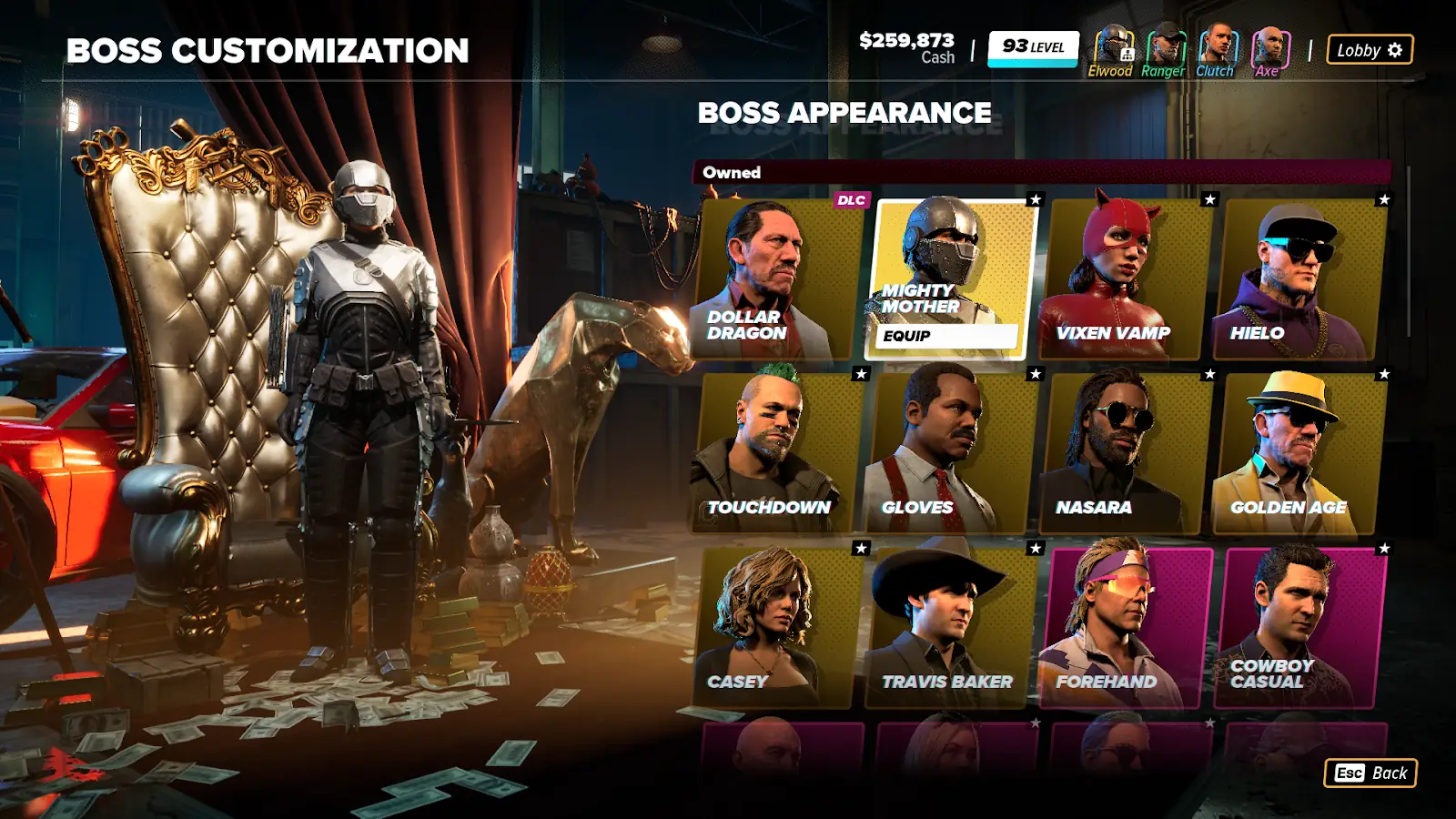
Task: Click the 93 Level badge
Action: click(x=1033, y=47)
